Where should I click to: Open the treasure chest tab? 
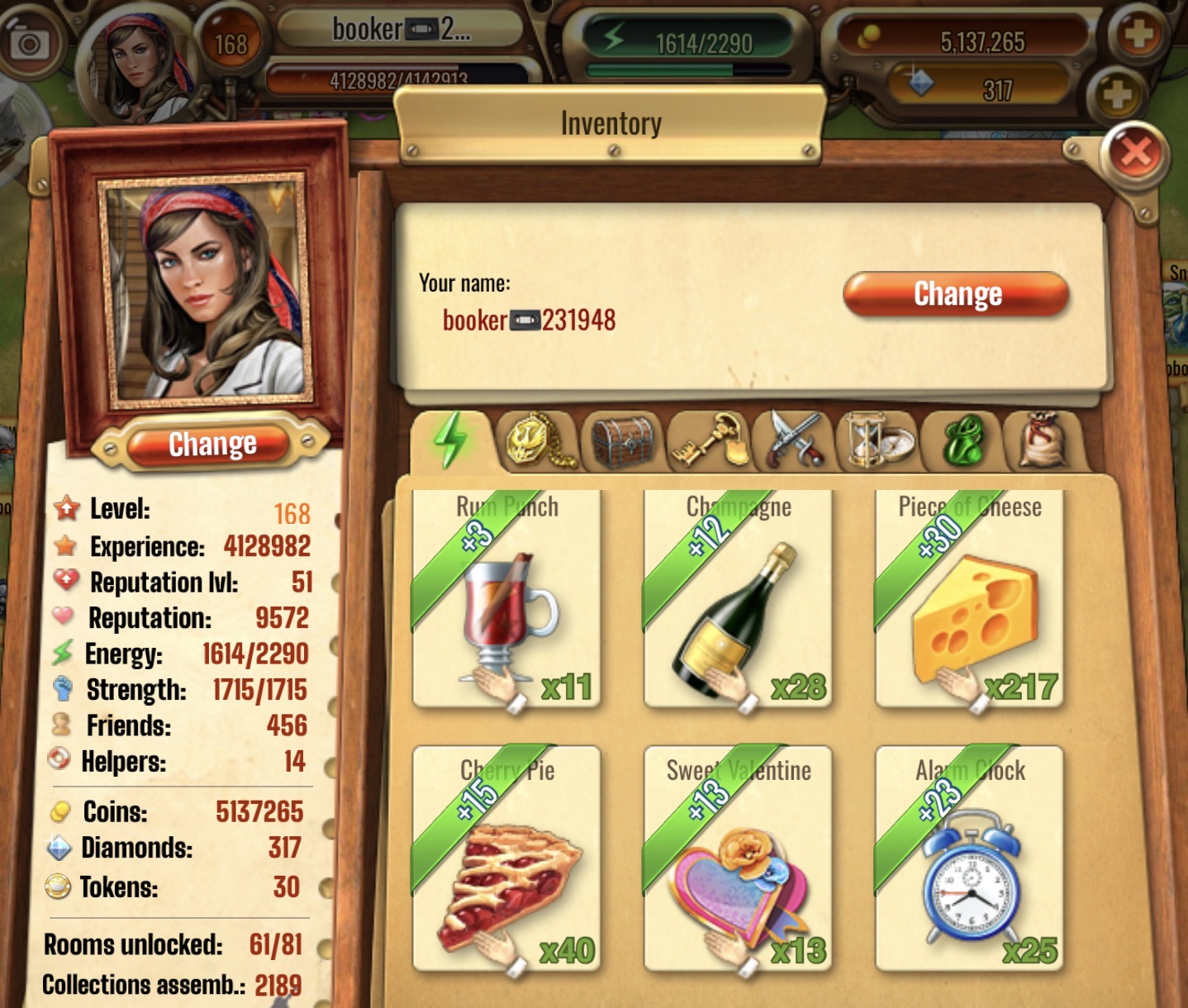(x=624, y=440)
